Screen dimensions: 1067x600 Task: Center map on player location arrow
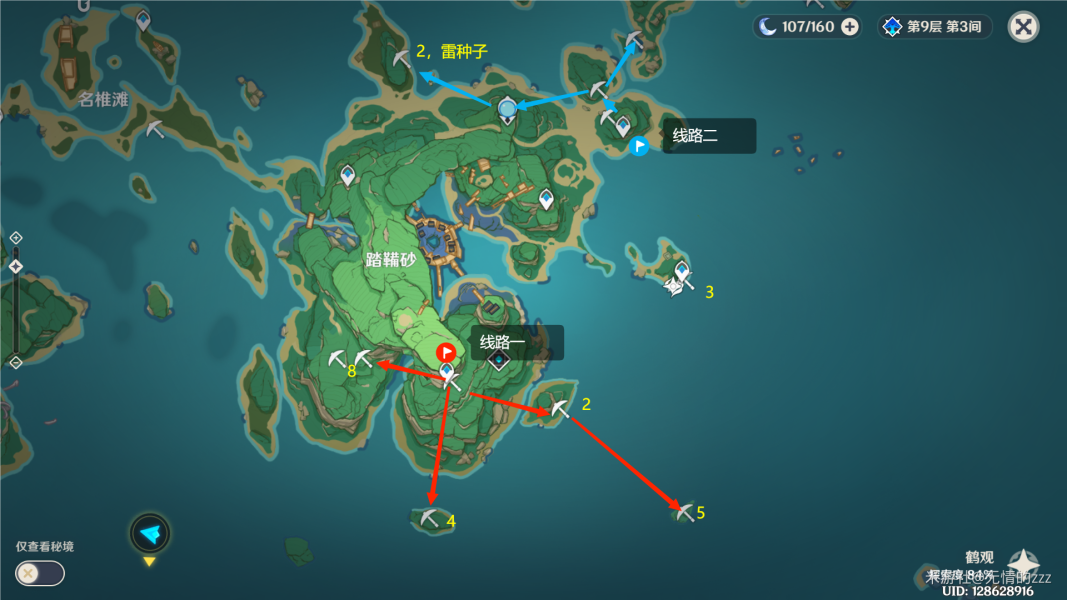coord(150,534)
